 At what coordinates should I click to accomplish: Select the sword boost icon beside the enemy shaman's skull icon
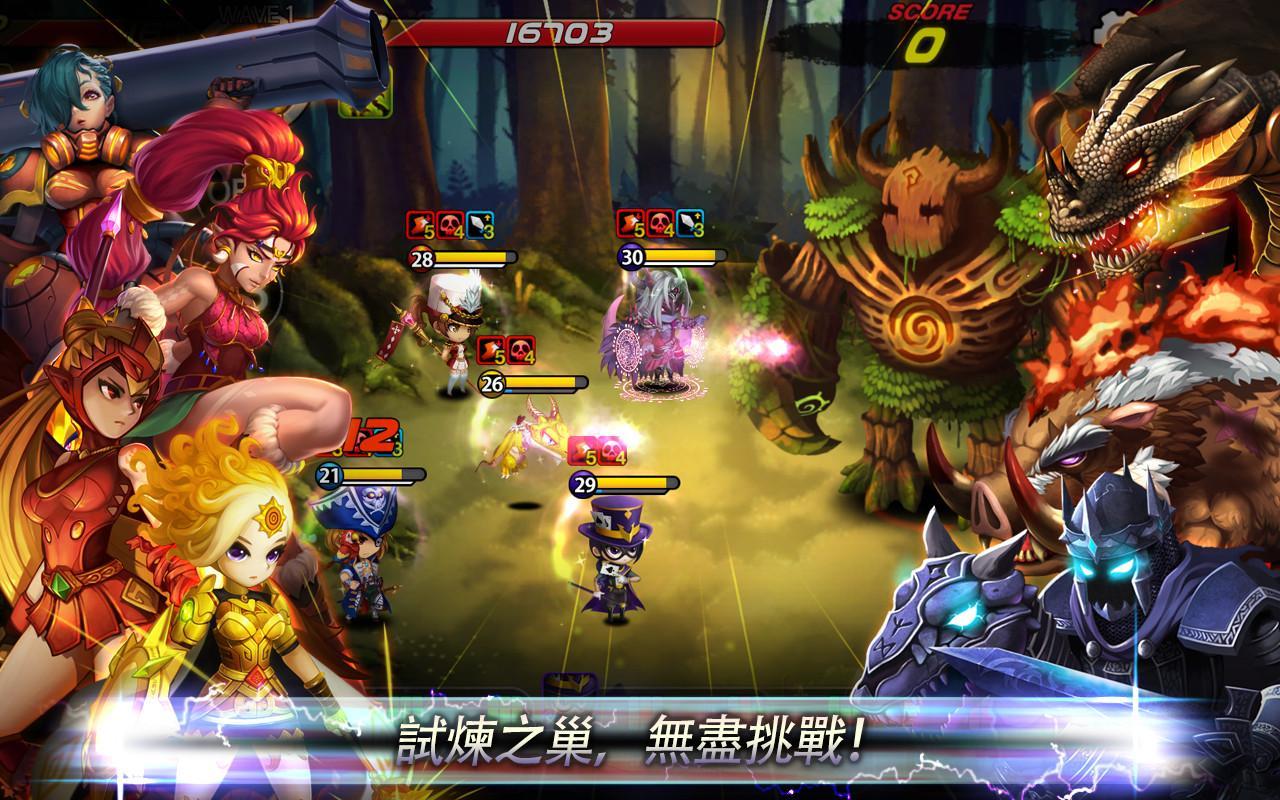tap(690, 226)
